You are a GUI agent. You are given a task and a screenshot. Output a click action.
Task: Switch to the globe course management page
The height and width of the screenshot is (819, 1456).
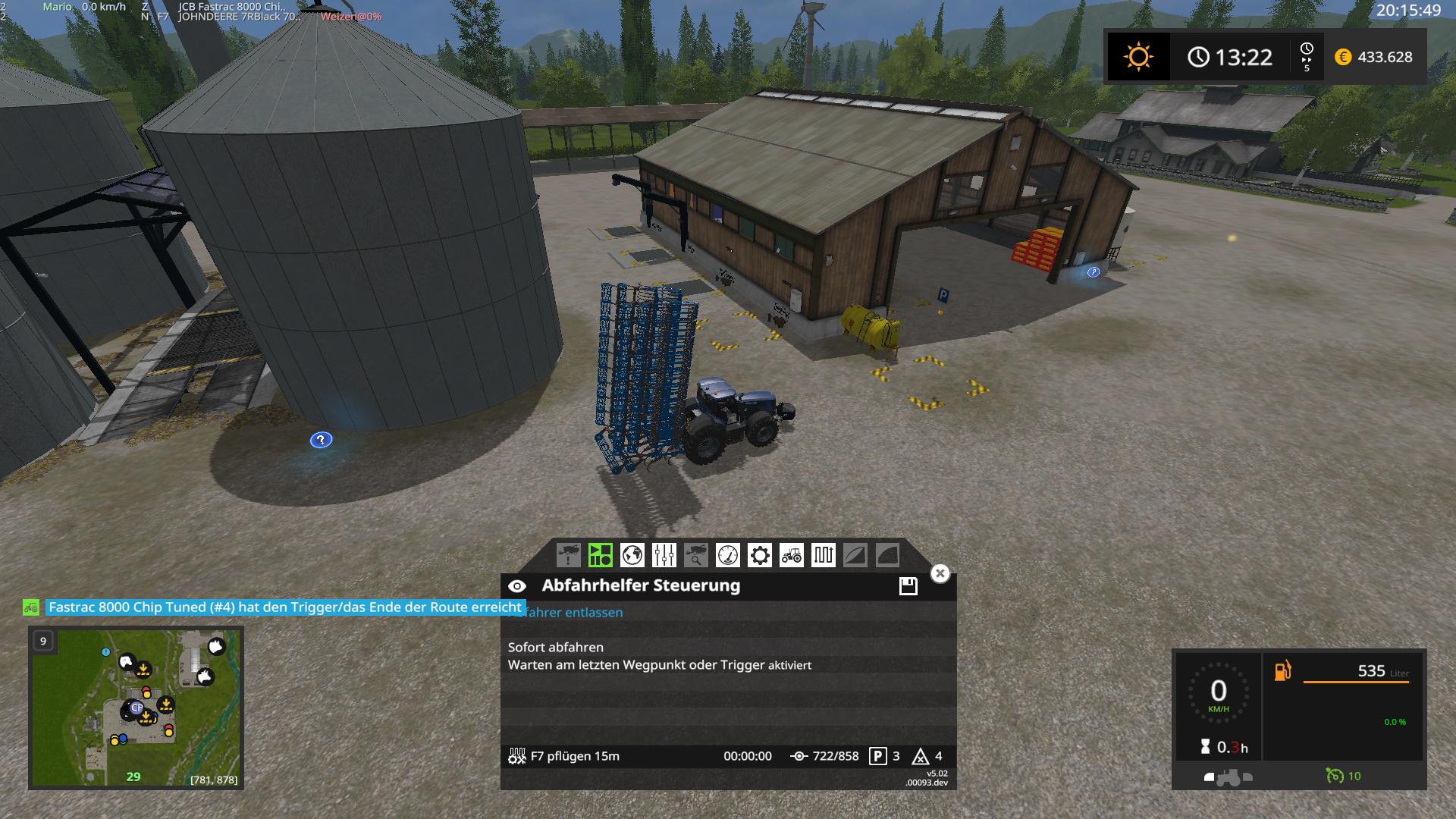tap(632, 555)
